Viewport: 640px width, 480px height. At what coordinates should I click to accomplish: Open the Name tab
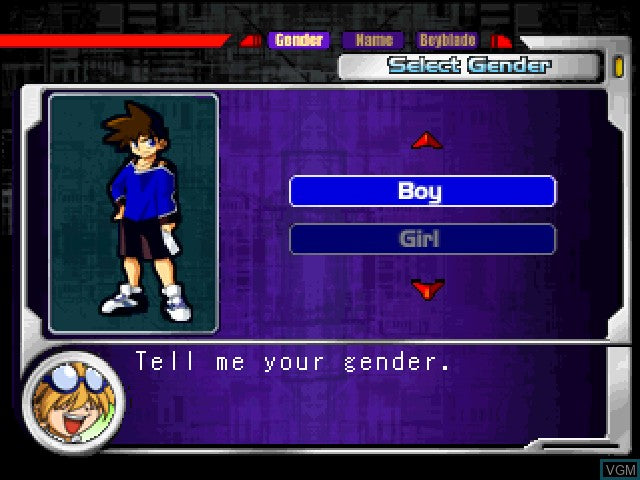click(374, 41)
